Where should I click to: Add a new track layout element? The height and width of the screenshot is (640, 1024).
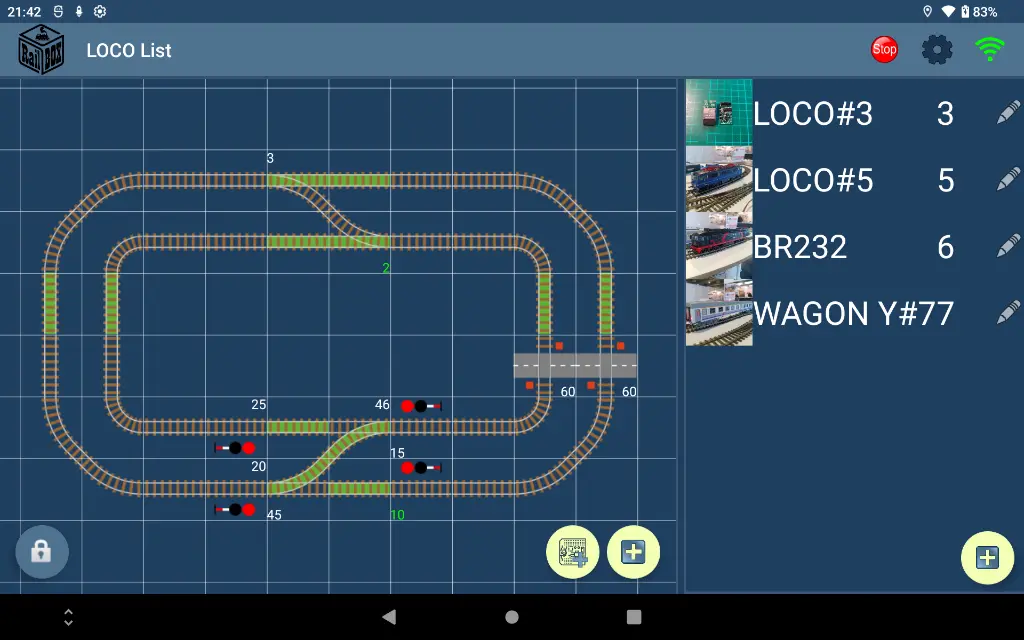(633, 552)
